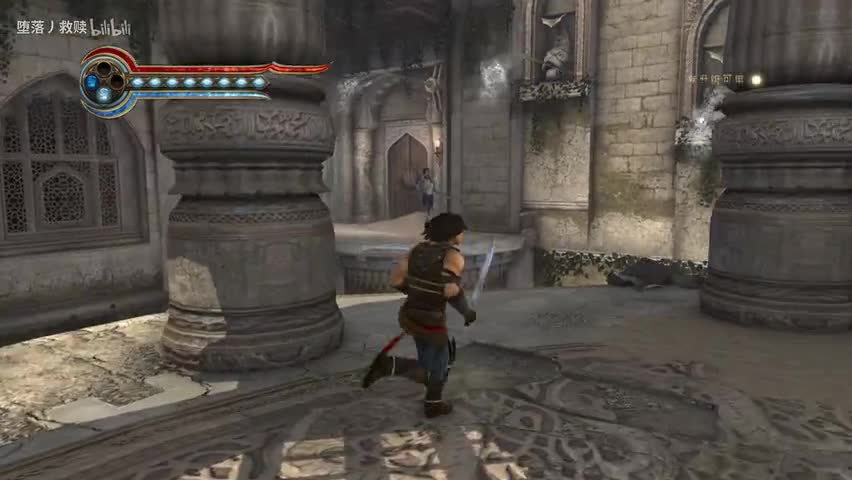The image size is (852, 480).
Task: Click the bilibili watermark logo
Action: coord(110,28)
